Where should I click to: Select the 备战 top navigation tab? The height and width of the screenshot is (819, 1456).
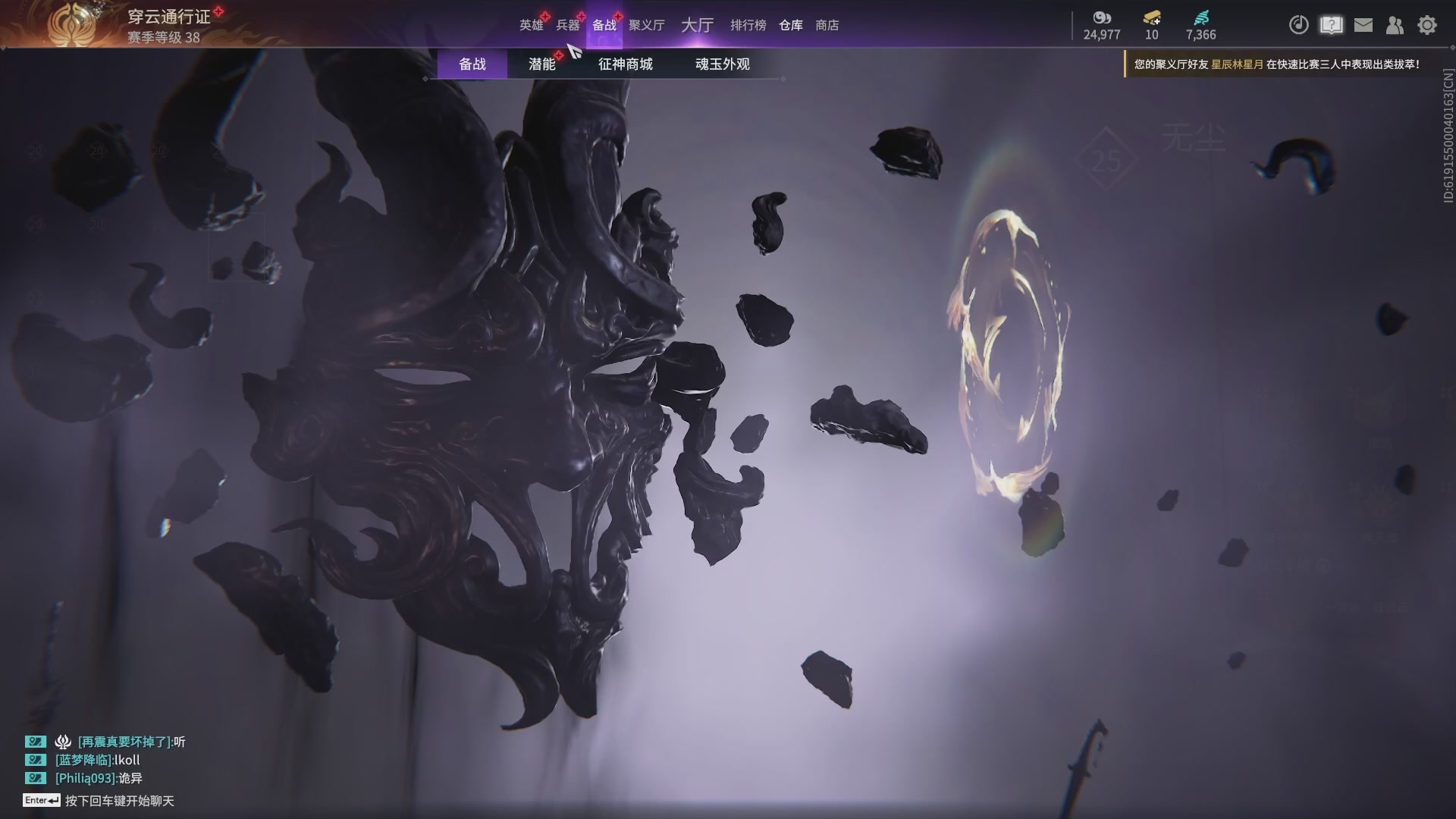[604, 25]
